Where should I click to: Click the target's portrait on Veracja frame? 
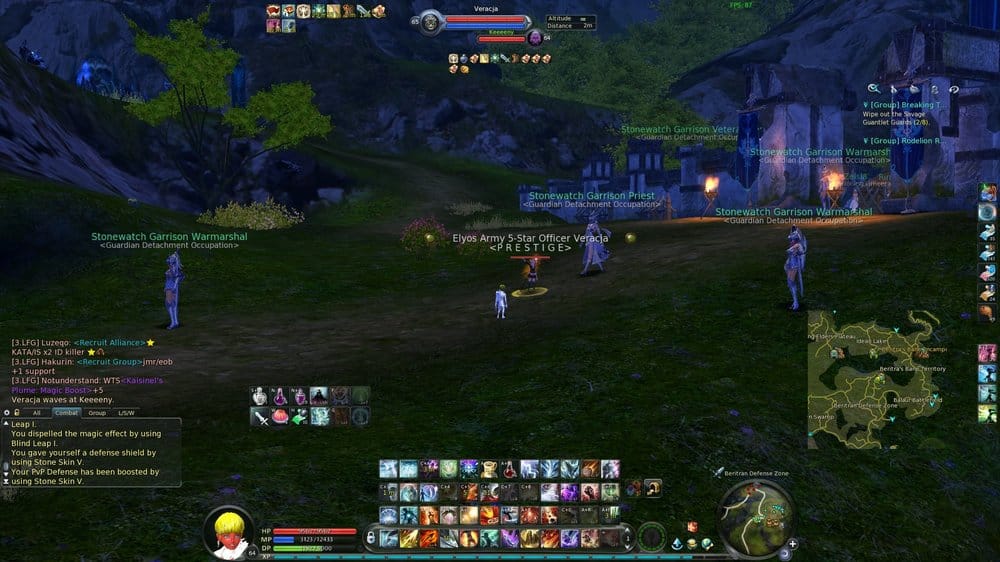pyautogui.click(x=431, y=21)
